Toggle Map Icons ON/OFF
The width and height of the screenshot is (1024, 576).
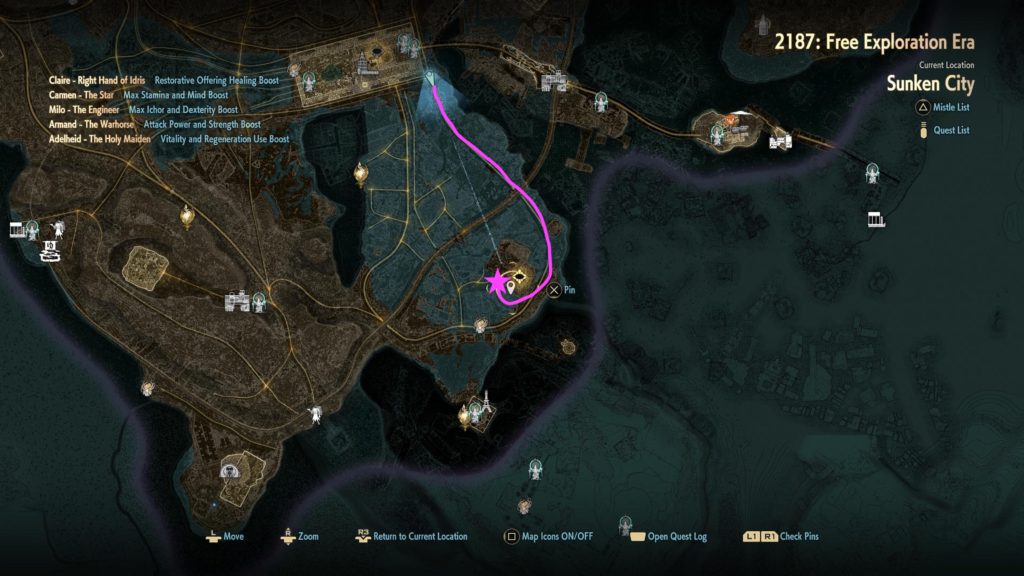click(548, 536)
